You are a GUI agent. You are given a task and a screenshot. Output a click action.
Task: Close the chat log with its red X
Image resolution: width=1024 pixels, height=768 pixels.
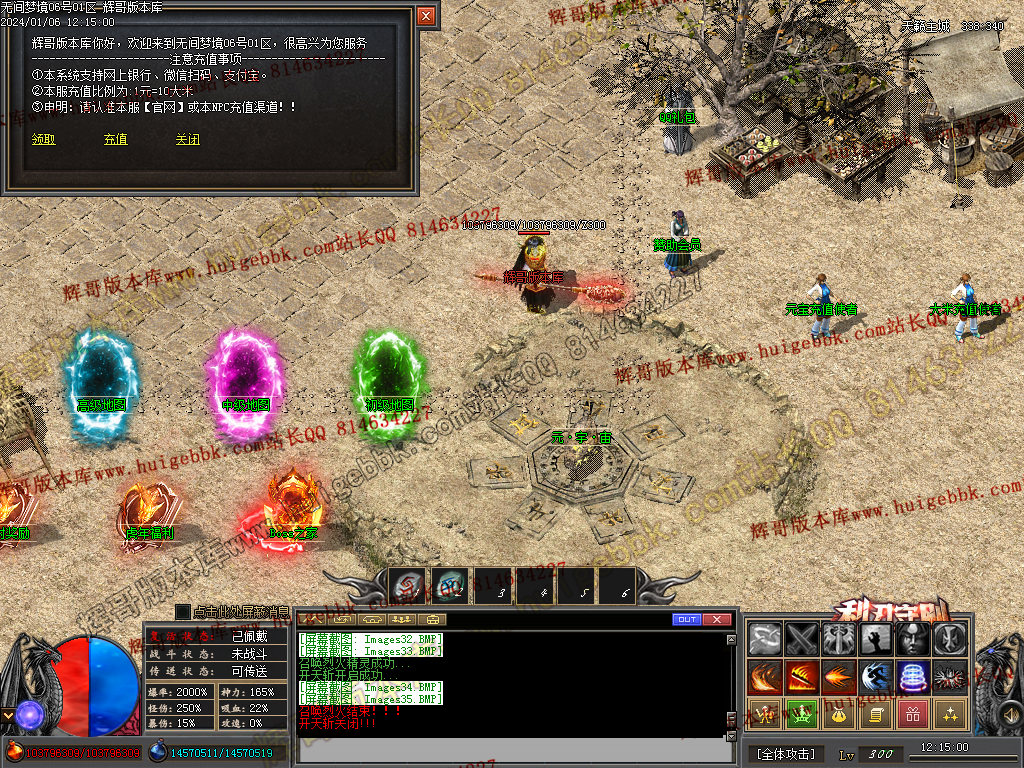pos(717,620)
